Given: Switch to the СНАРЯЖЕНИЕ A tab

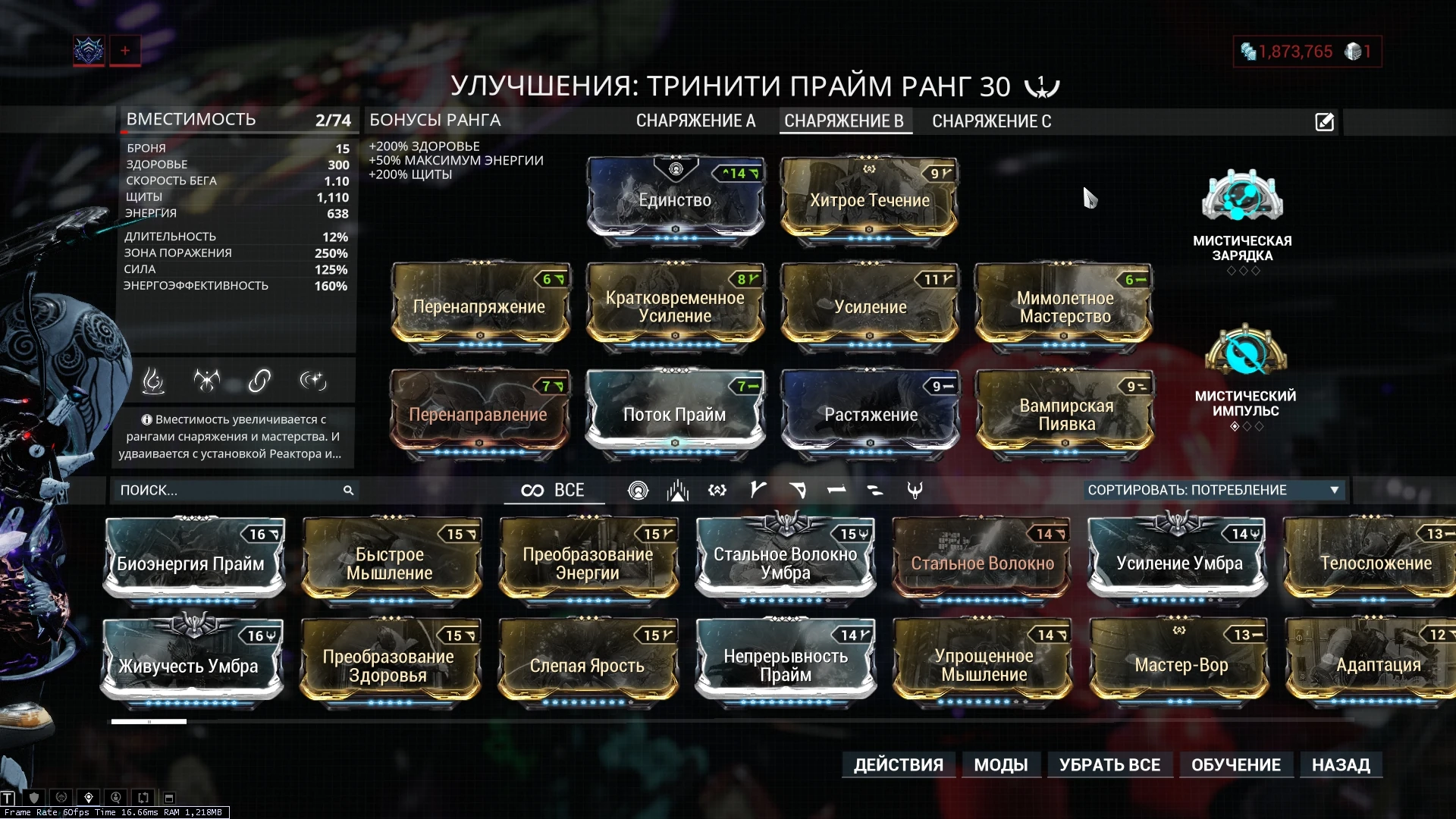Looking at the screenshot, I should pyautogui.click(x=695, y=121).
